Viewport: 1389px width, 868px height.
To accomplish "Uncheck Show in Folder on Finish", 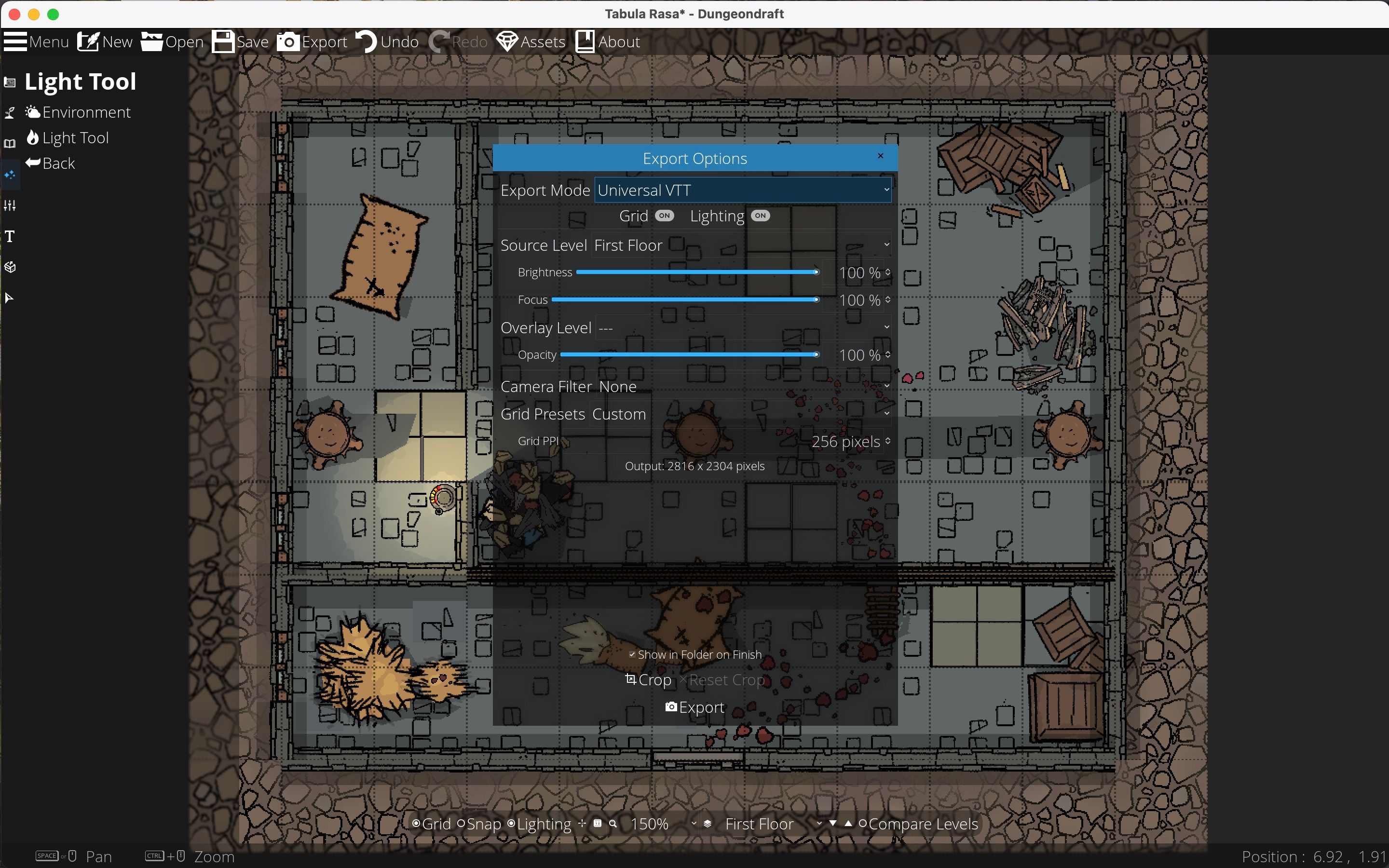I will 631,654.
